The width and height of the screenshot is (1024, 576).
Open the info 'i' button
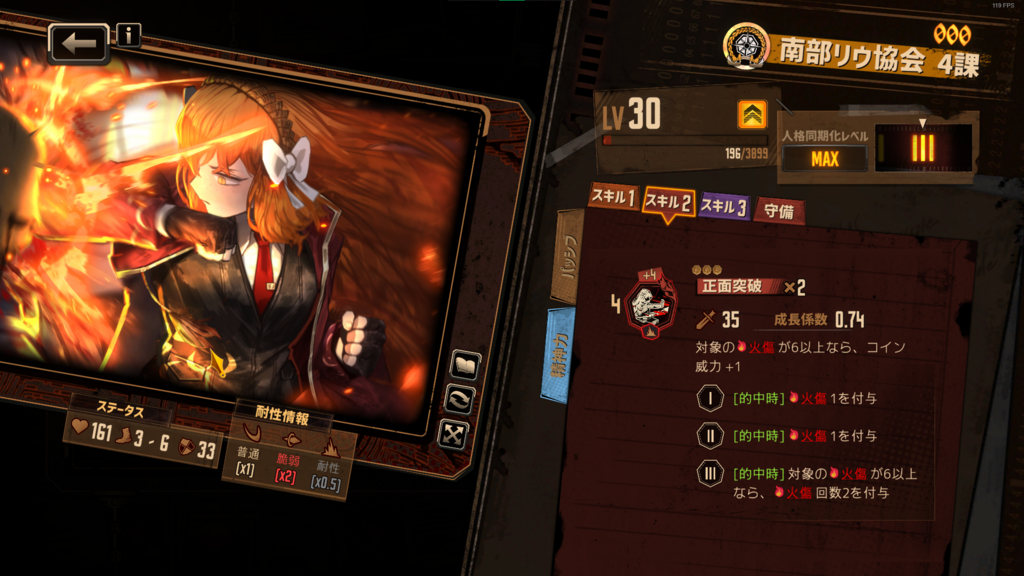(x=129, y=36)
